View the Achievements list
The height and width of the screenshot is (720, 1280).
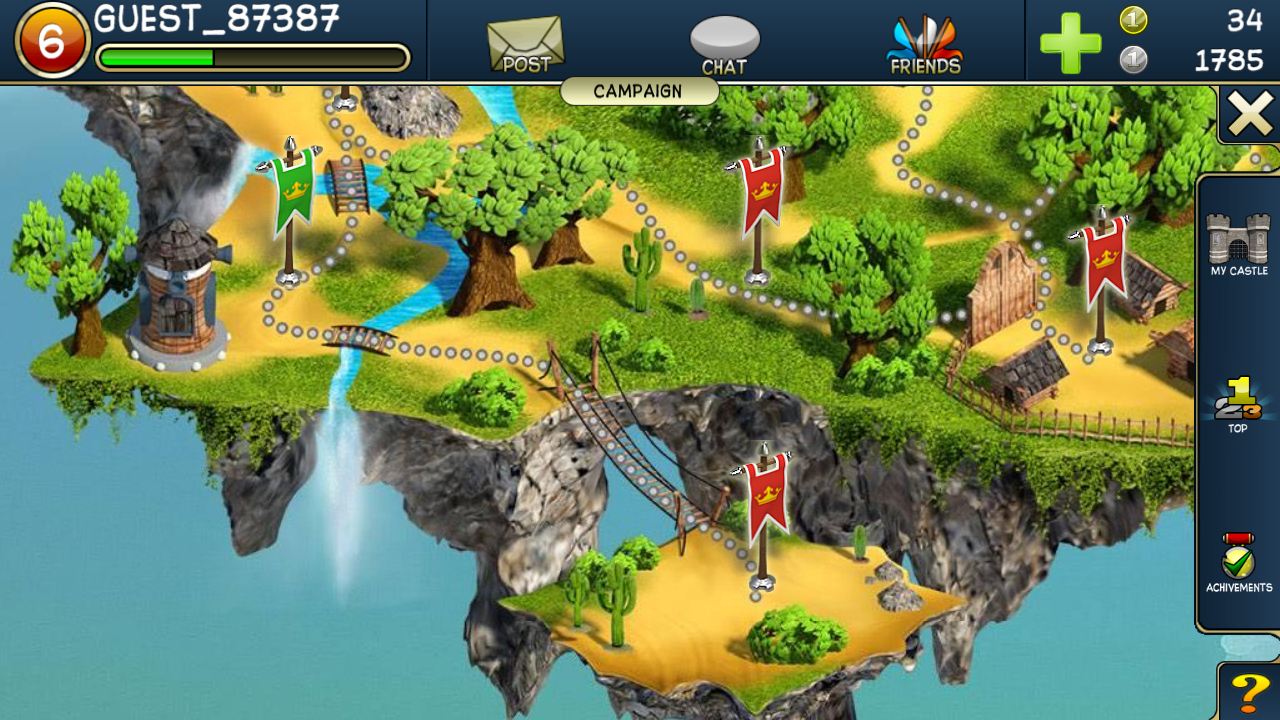pyautogui.click(x=1238, y=562)
